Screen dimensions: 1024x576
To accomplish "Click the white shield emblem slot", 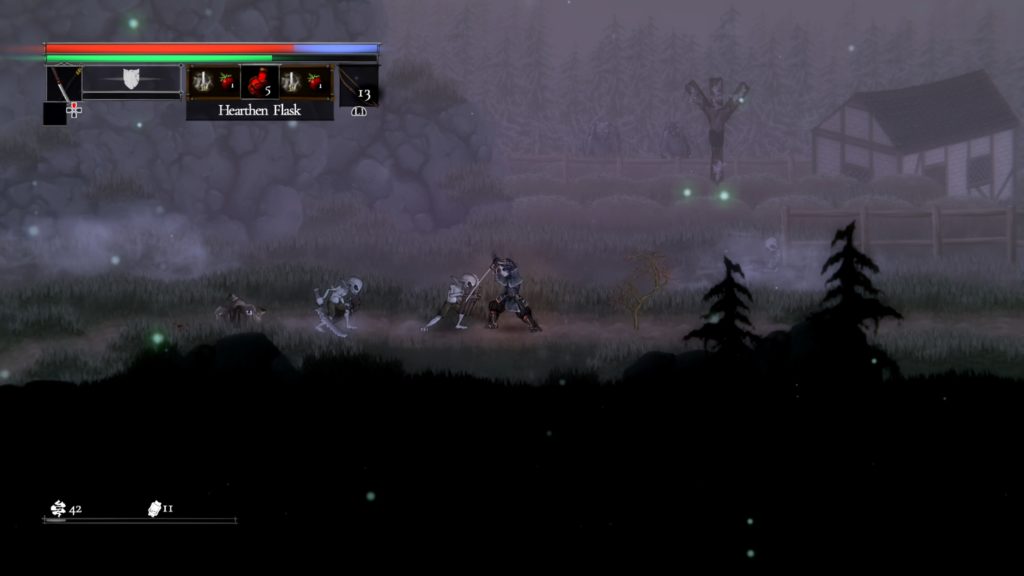I will (x=131, y=80).
